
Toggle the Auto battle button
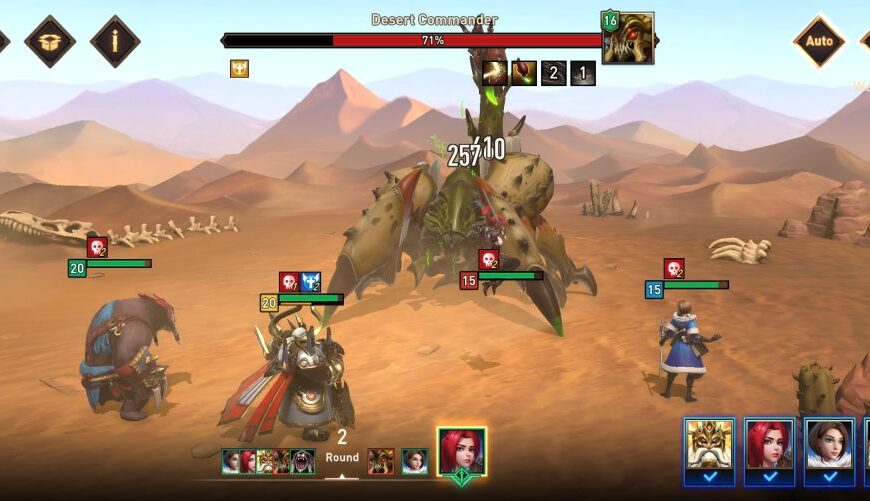(819, 41)
